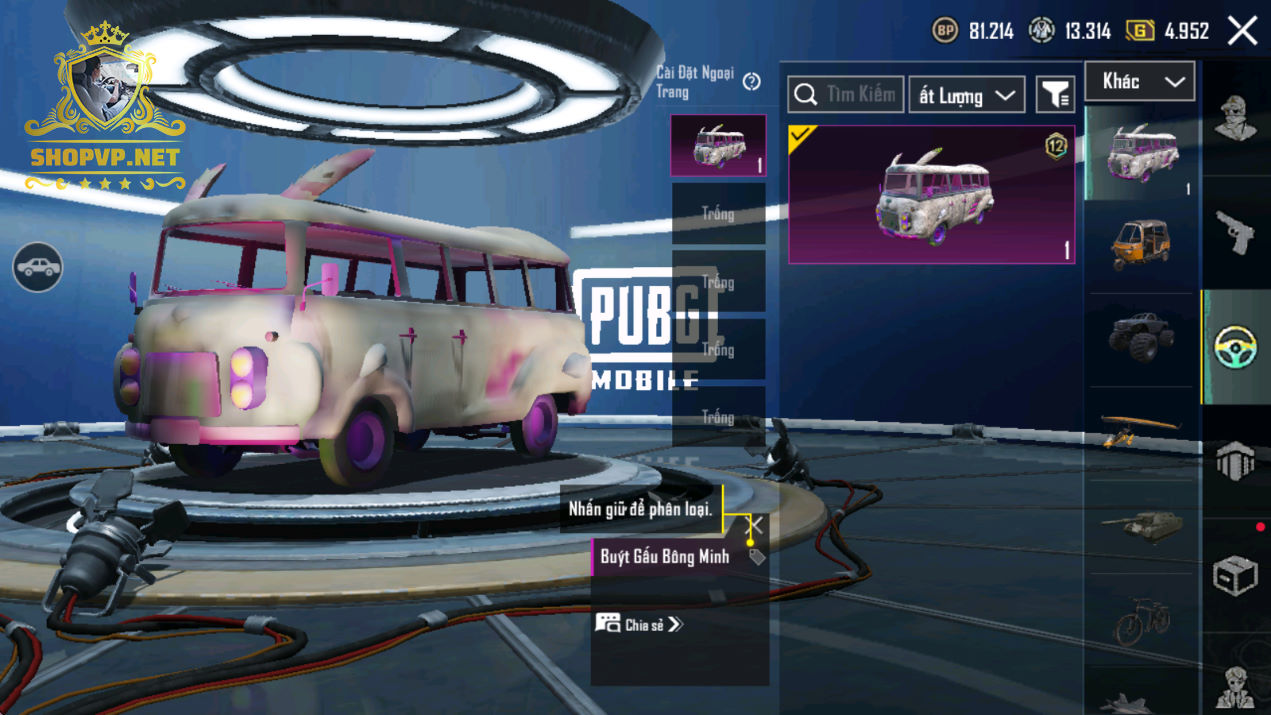Pick the glider vehicle thumbnail

[x=1141, y=430]
